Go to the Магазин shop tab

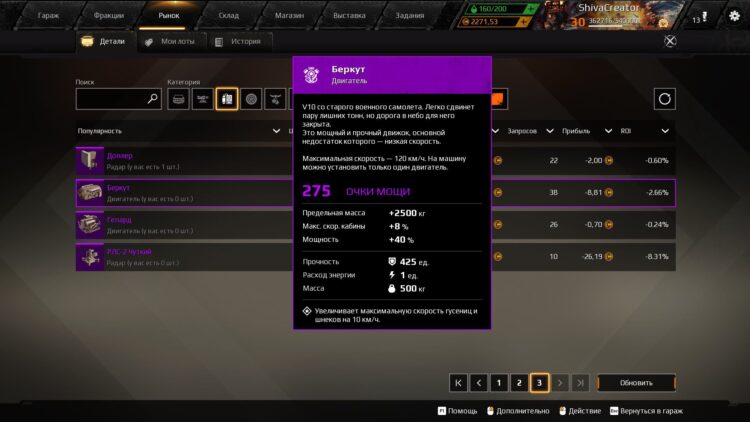point(288,15)
